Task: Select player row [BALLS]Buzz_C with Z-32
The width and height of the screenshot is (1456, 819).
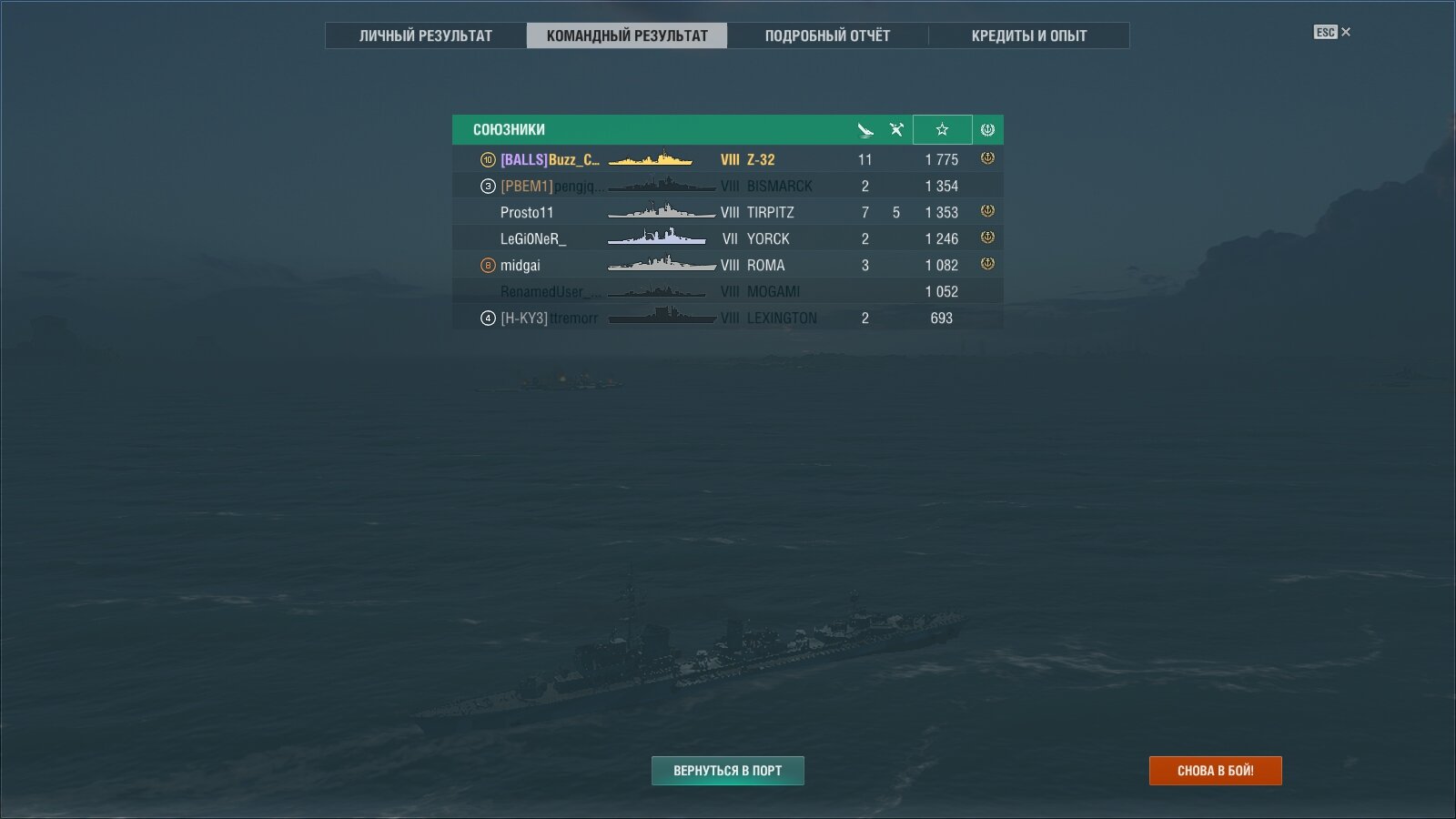Action: pyautogui.click(x=727, y=159)
